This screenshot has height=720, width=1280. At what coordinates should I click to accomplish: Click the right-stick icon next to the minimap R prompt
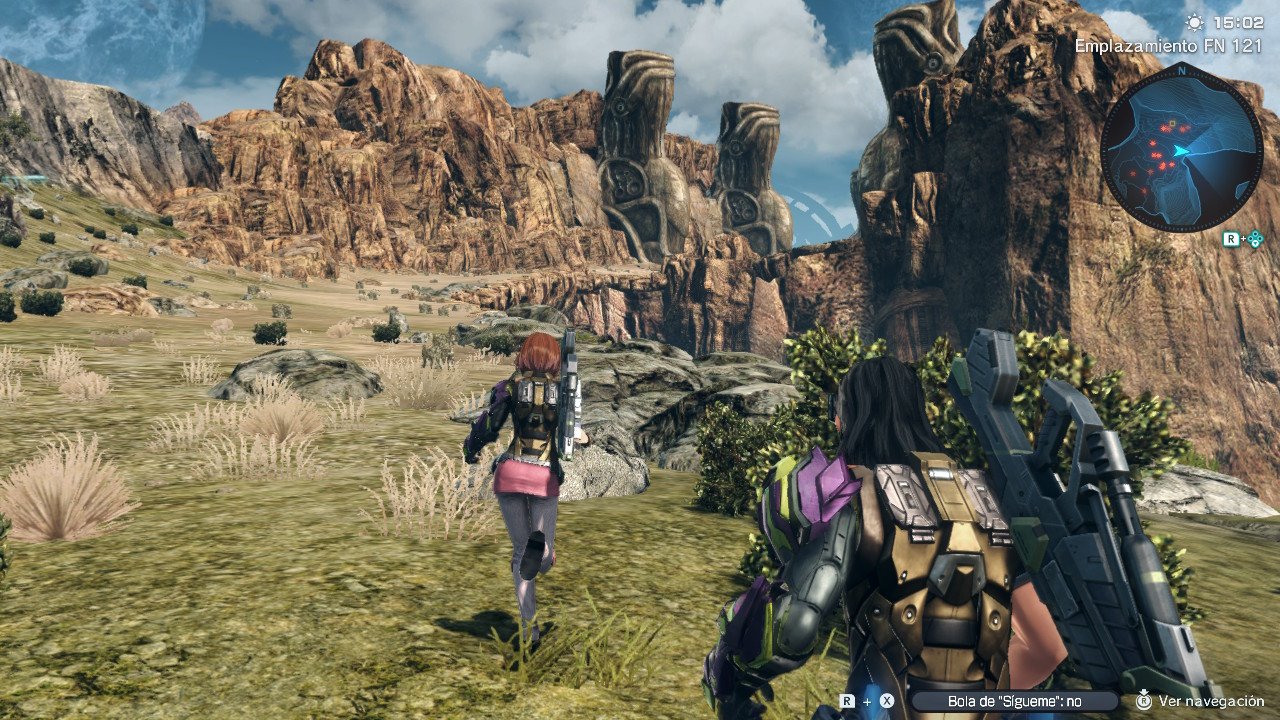(x=1255, y=239)
